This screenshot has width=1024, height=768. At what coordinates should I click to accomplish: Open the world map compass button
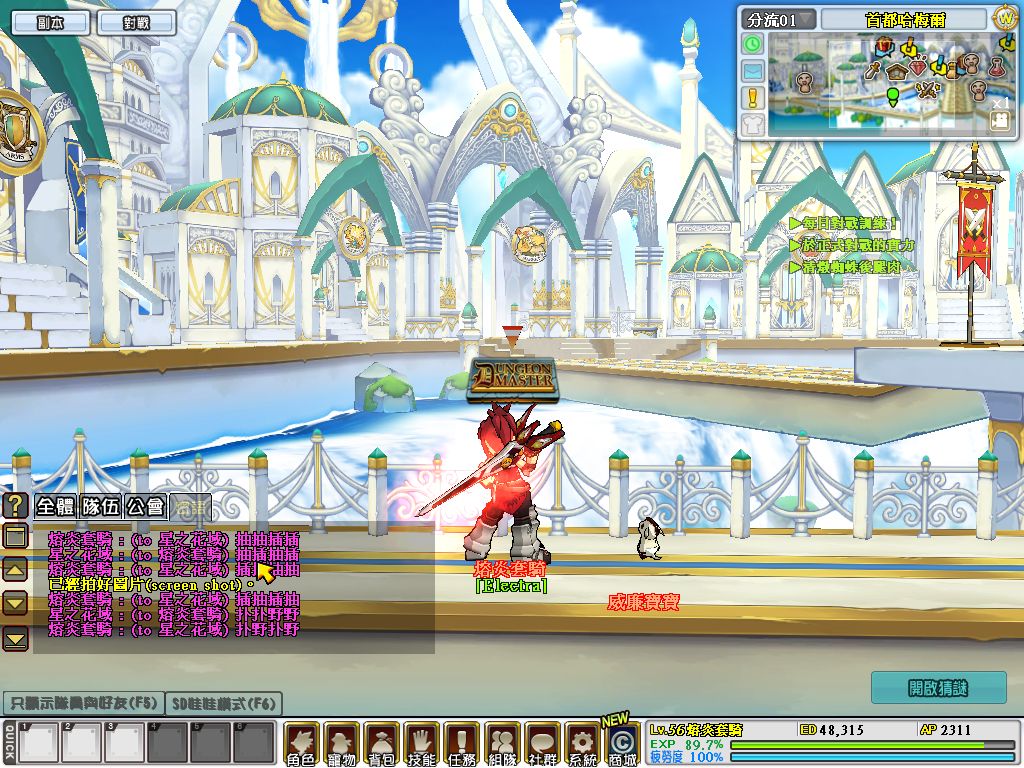(1004, 18)
